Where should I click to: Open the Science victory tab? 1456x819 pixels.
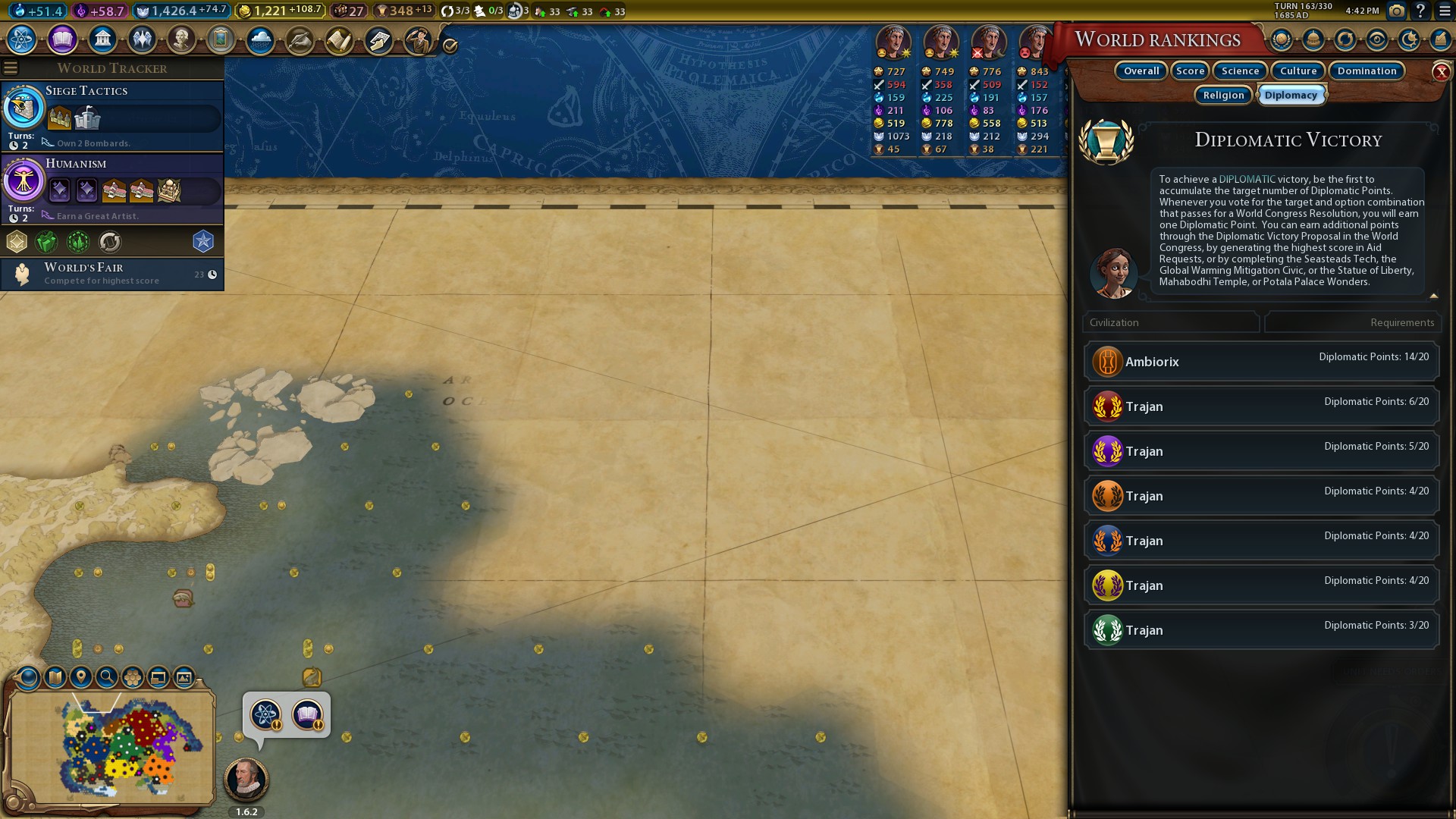tap(1240, 71)
